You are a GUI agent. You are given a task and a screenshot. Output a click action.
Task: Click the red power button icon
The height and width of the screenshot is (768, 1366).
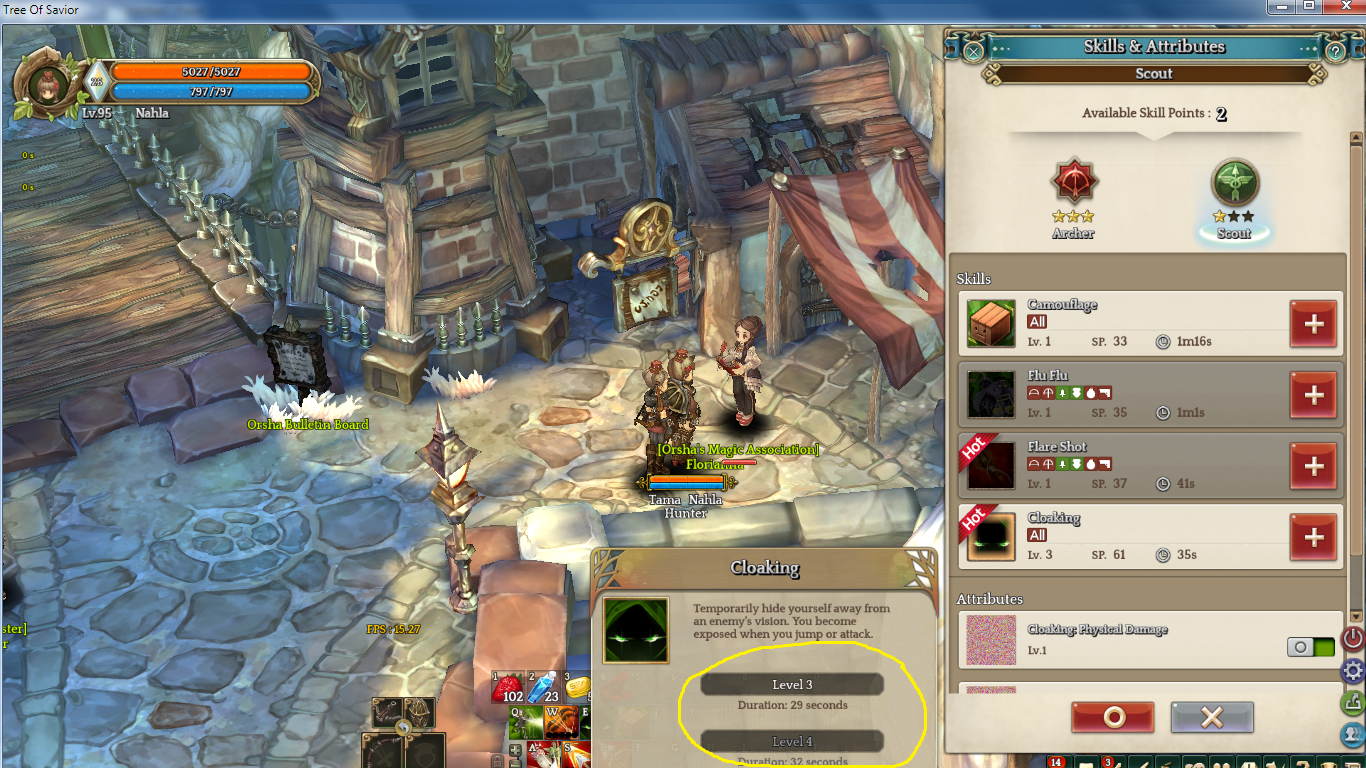click(x=1353, y=637)
